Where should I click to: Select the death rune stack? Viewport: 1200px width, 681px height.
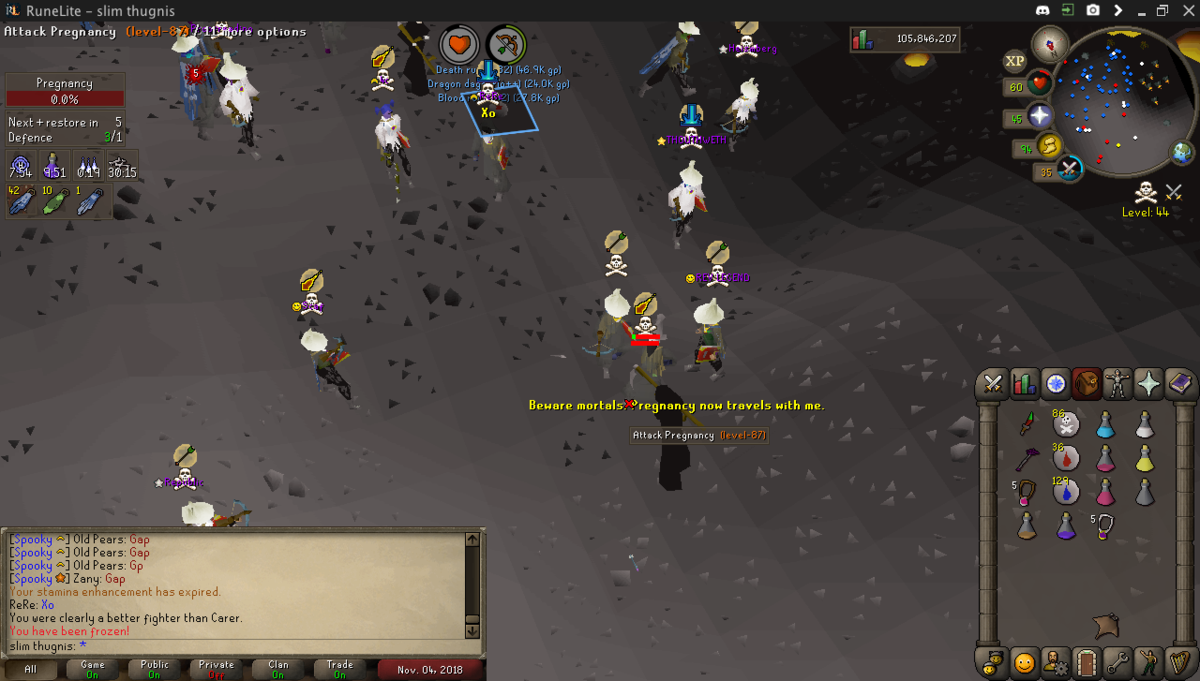point(1066,426)
